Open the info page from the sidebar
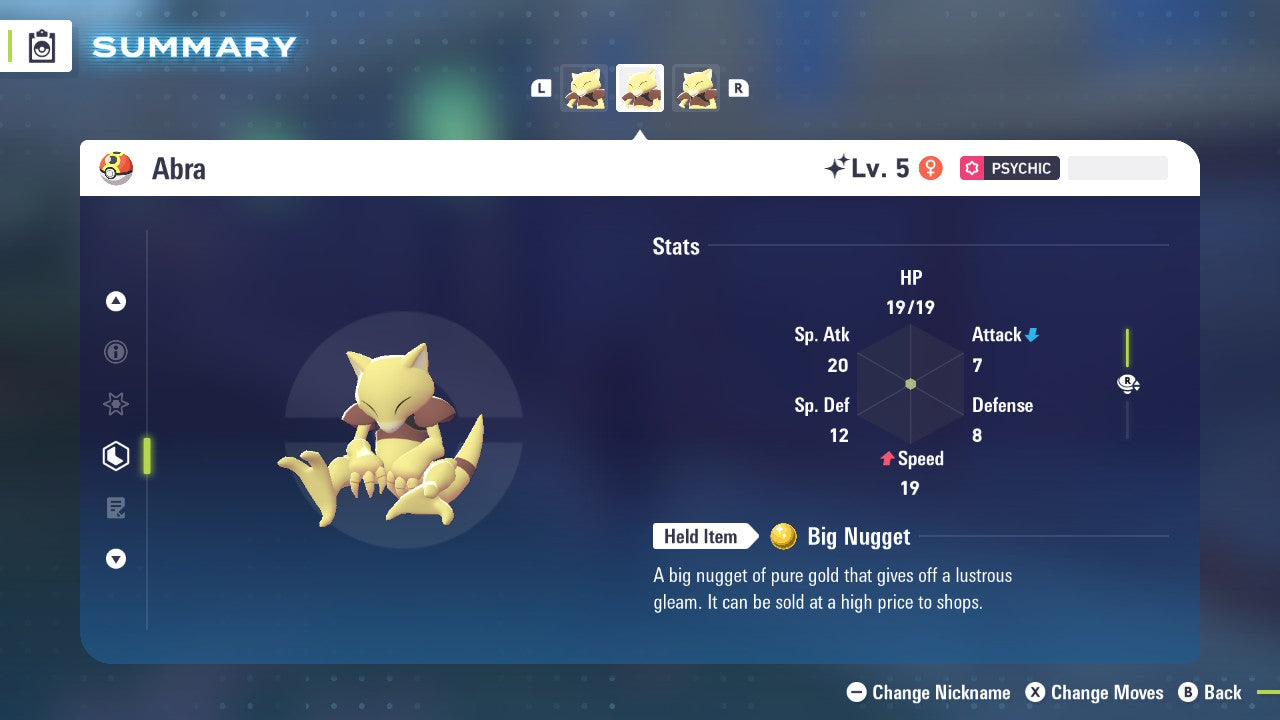This screenshot has height=720, width=1280. pyautogui.click(x=115, y=352)
